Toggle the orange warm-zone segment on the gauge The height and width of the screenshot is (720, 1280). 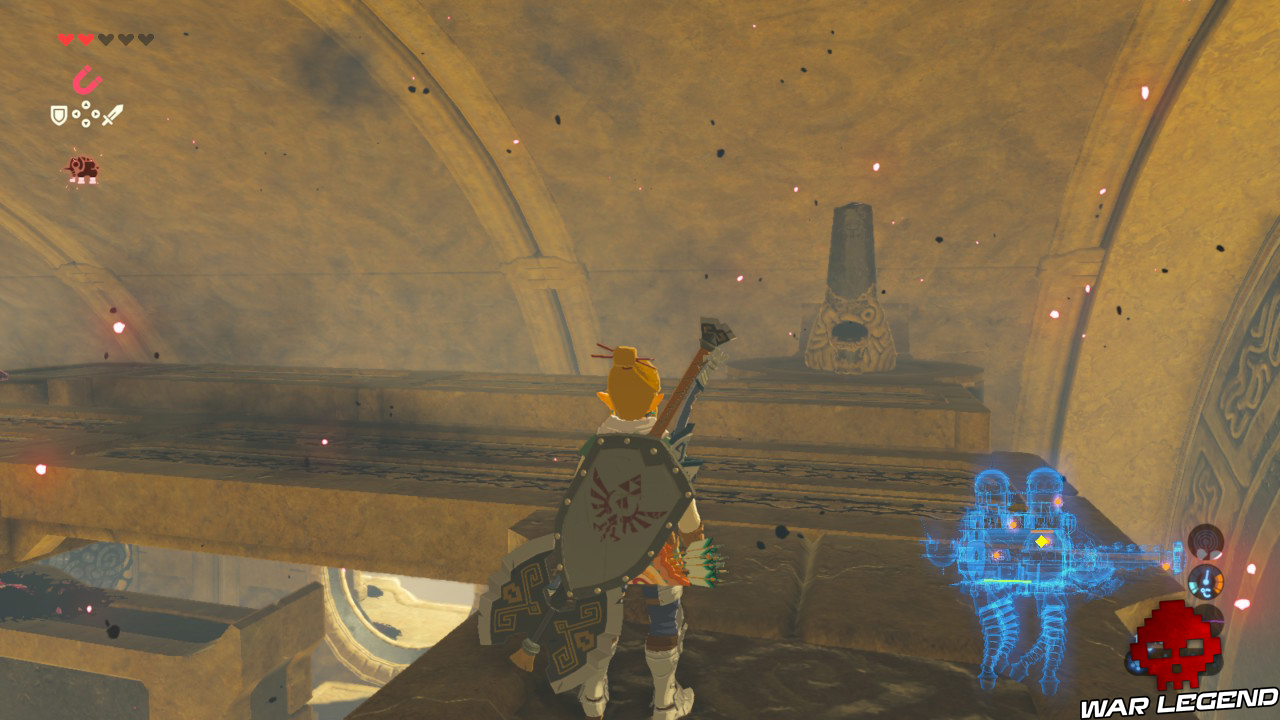[x=1217, y=581]
